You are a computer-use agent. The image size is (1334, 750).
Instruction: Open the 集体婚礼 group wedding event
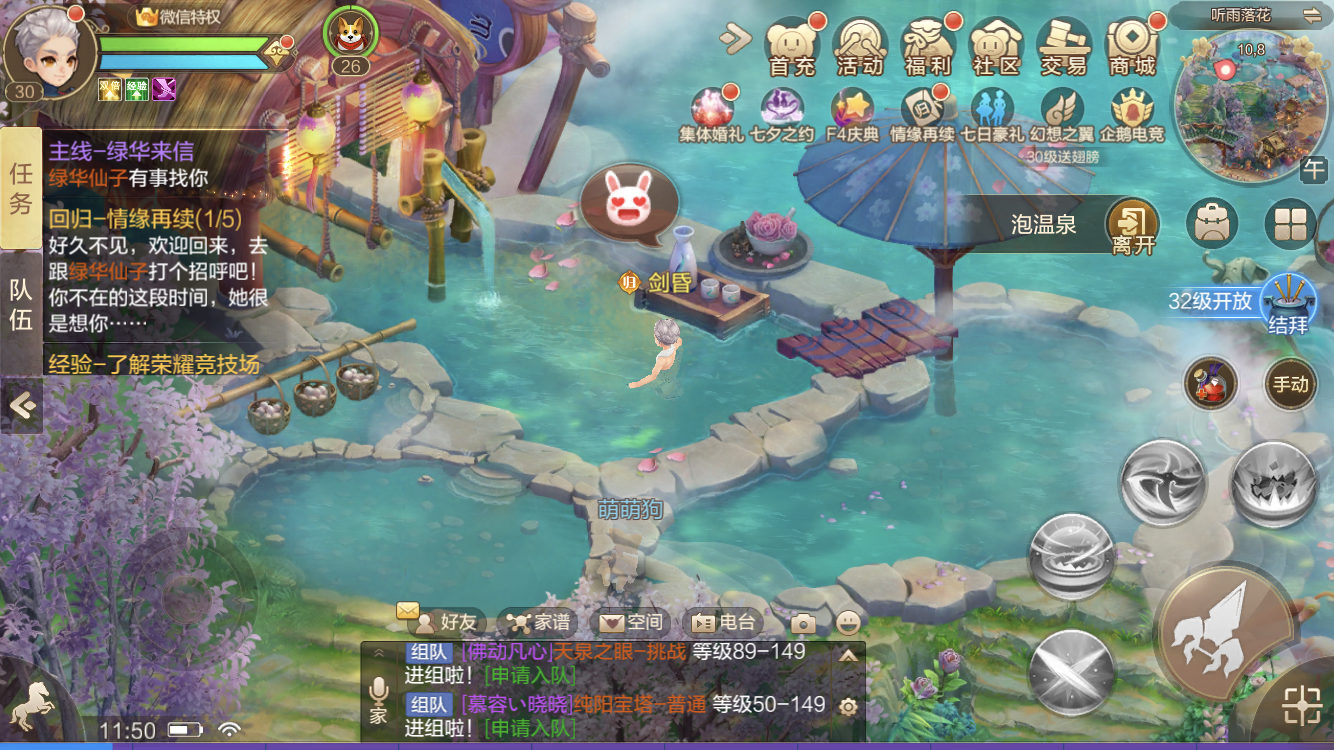711,113
